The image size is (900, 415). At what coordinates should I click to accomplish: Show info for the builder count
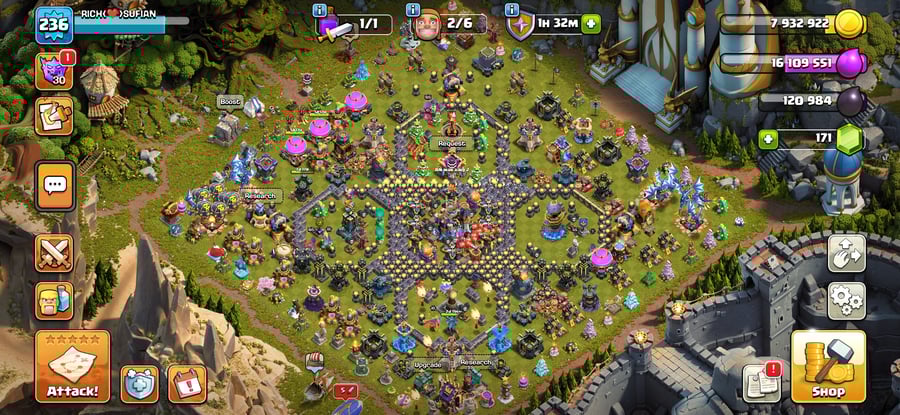point(413,10)
